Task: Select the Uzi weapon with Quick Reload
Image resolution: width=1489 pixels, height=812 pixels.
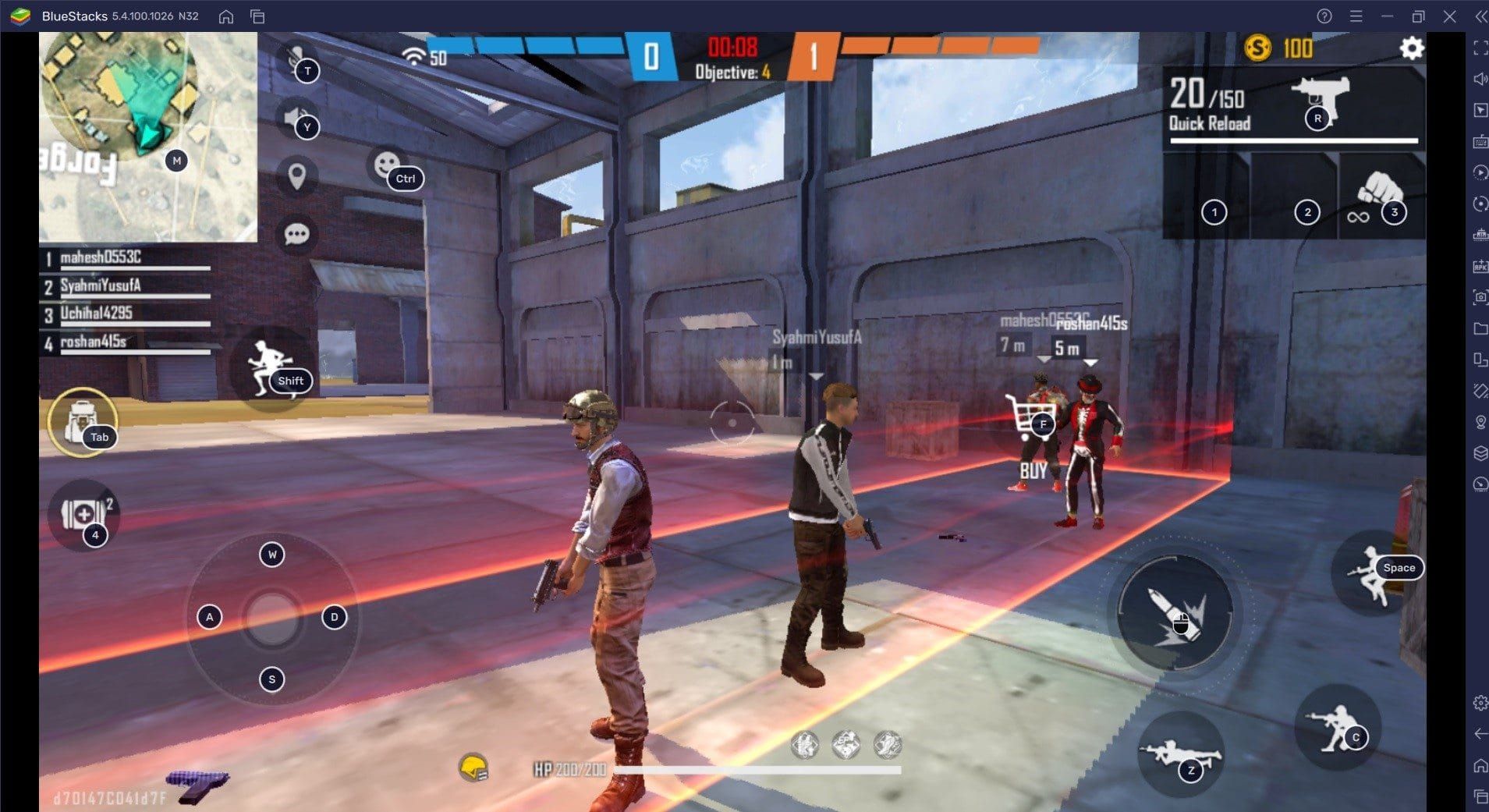Action: pyautogui.click(x=1291, y=107)
